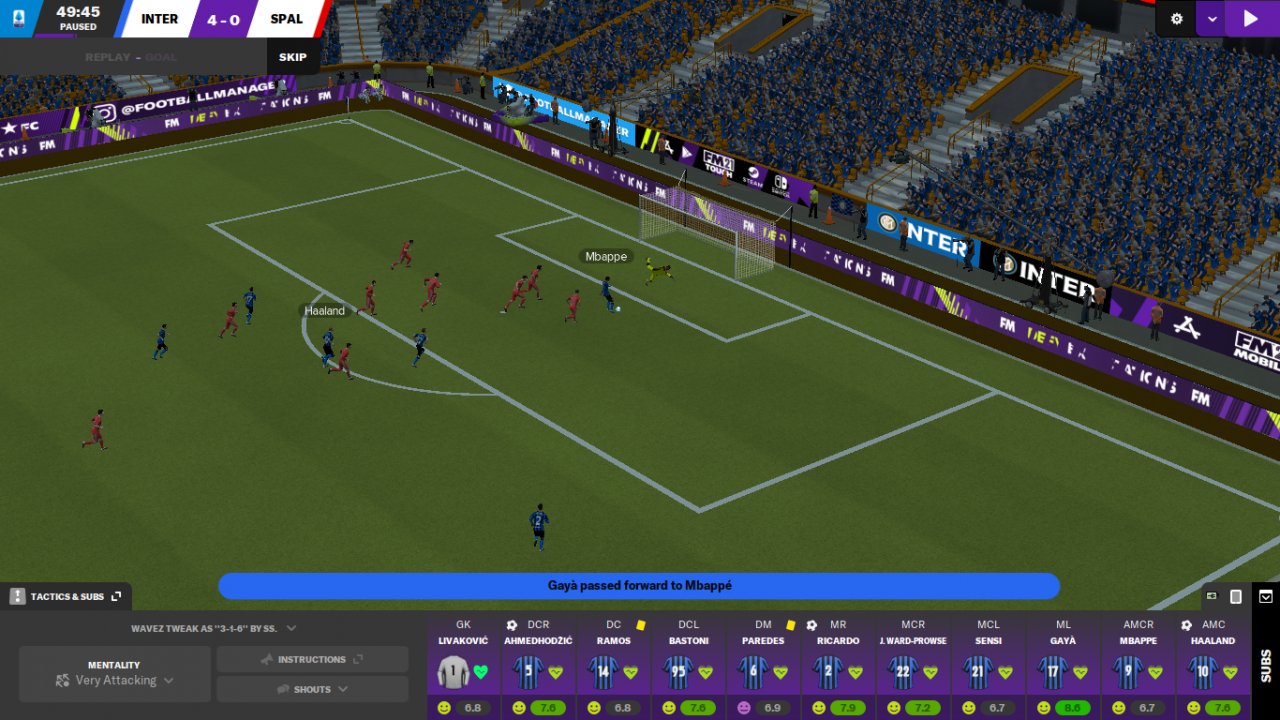Collapse the player bar with the arrow icon

coord(1266,597)
